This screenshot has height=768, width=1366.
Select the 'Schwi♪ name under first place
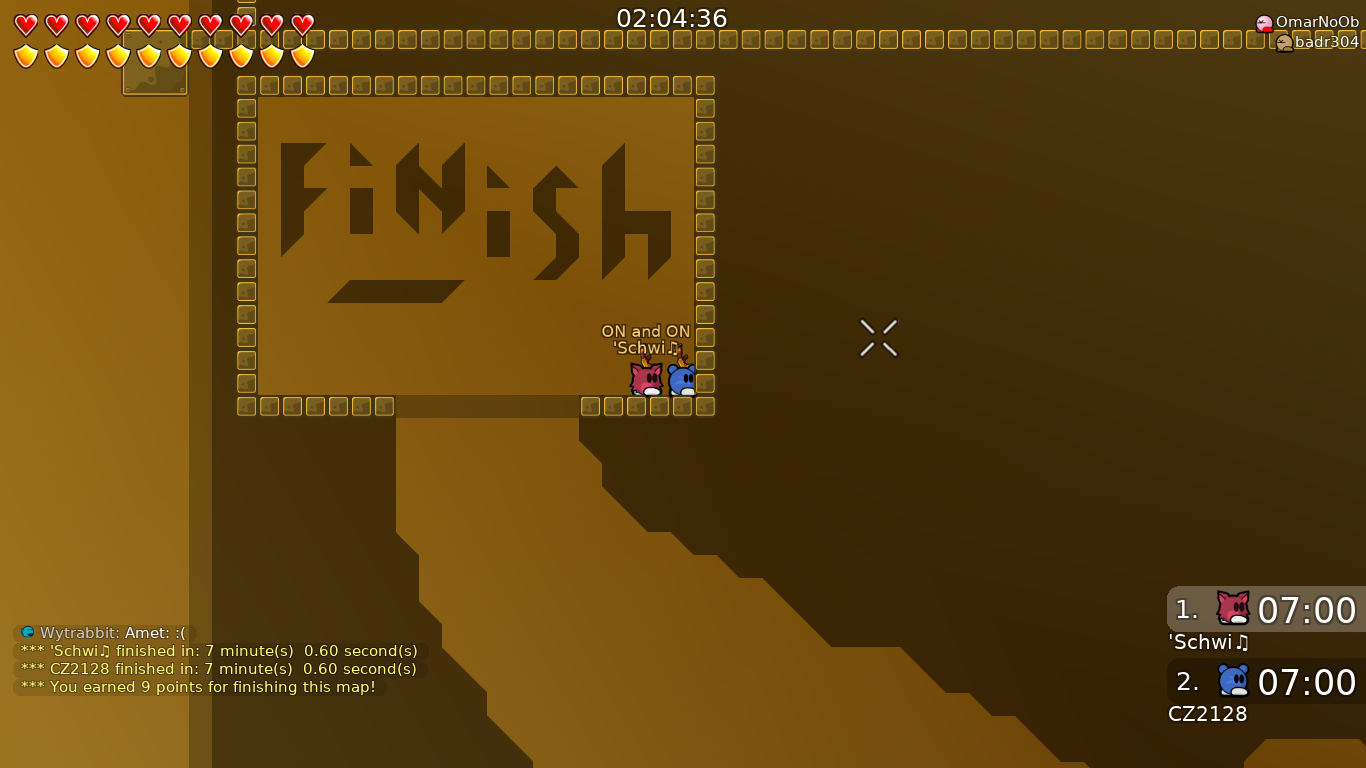pos(1208,643)
